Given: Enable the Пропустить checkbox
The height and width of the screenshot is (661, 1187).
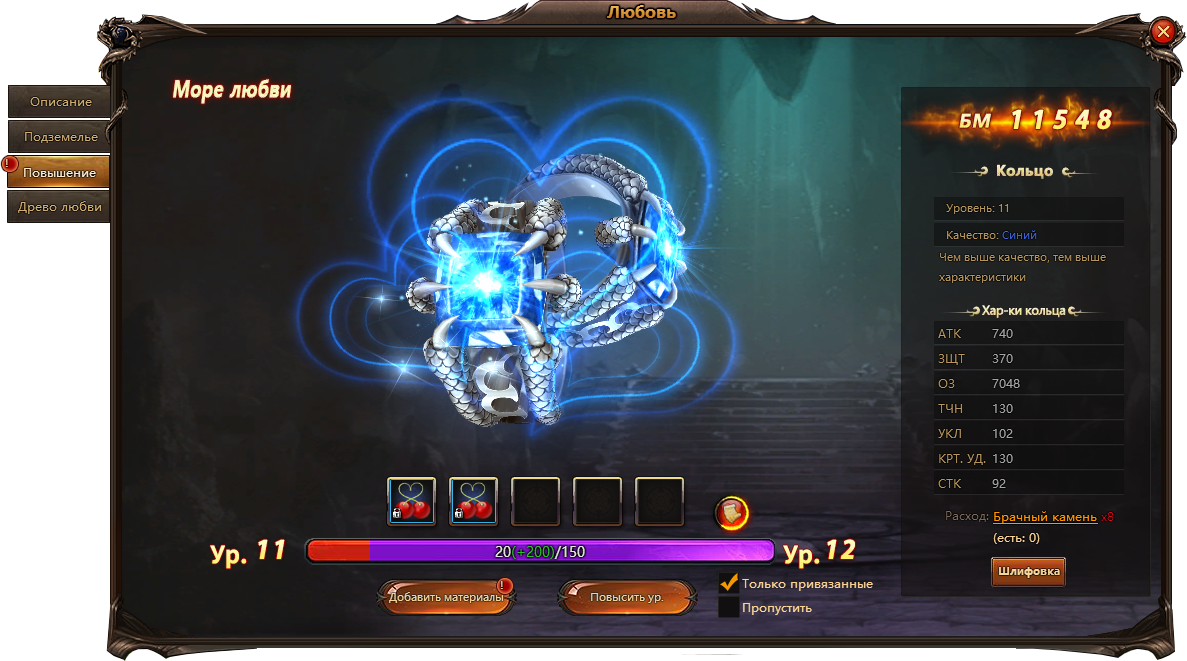Looking at the screenshot, I should (x=729, y=607).
